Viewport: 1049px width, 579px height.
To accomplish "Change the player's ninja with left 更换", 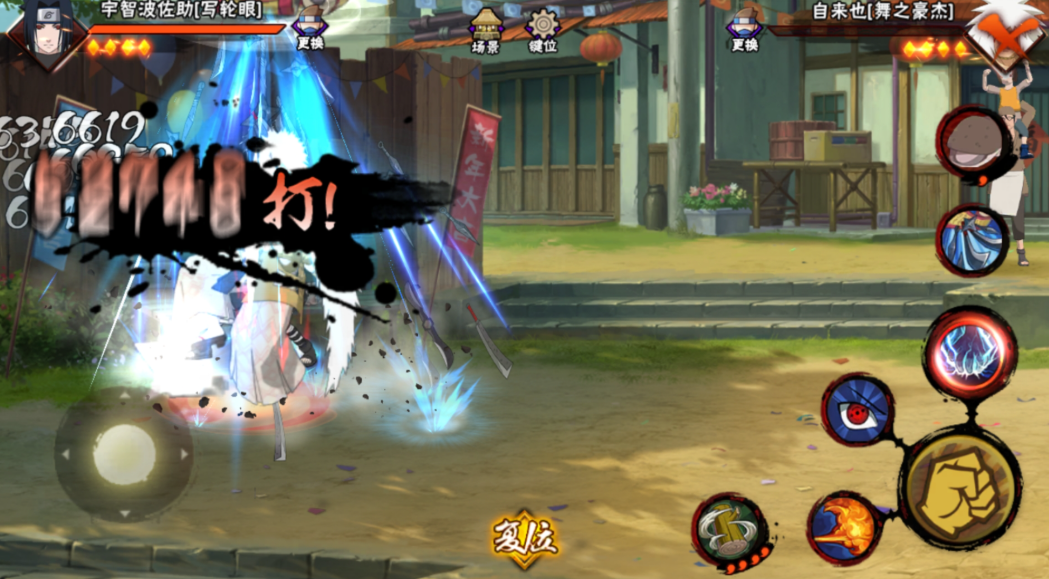I will tap(309, 30).
